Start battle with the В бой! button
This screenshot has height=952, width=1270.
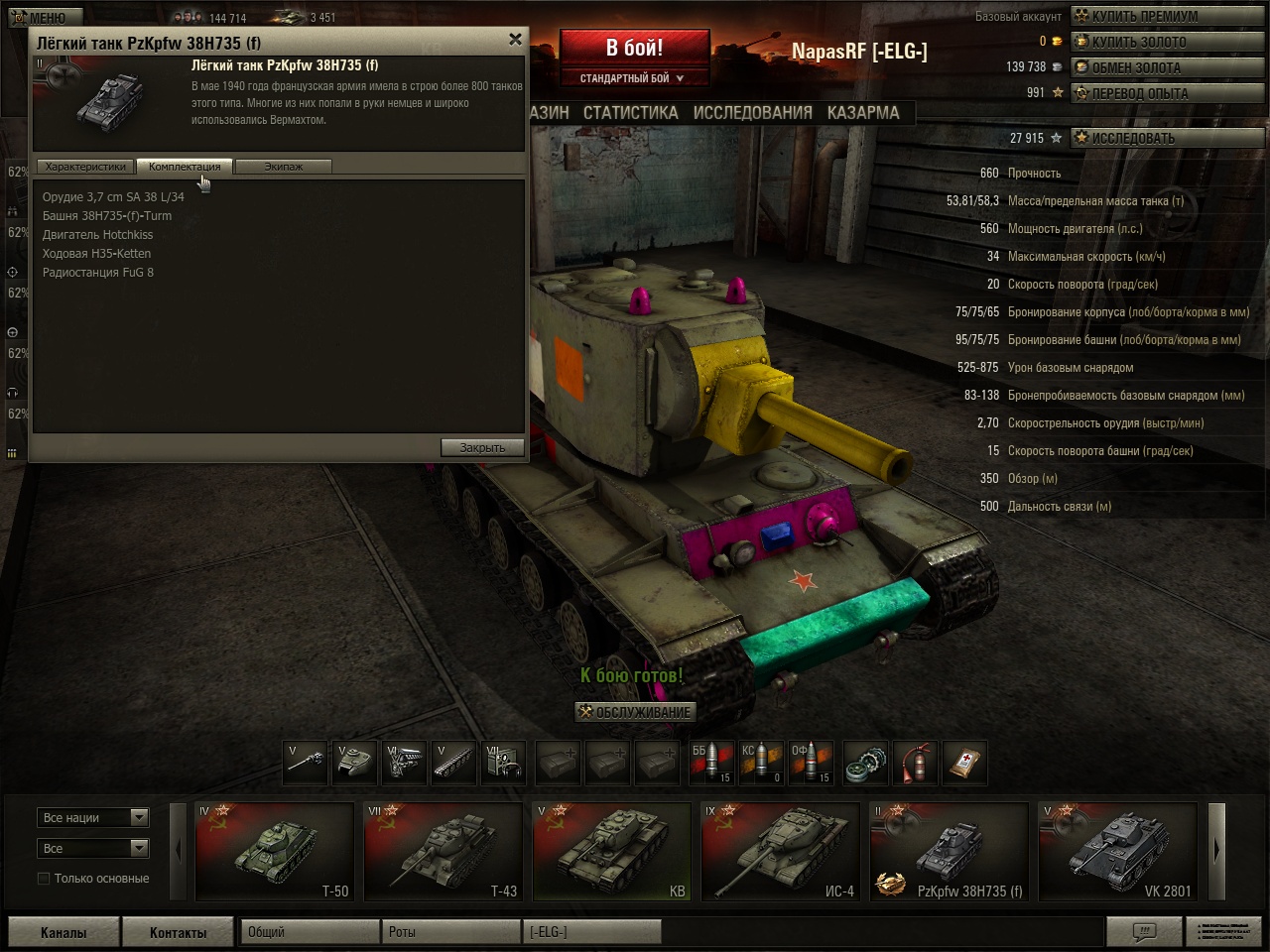coord(634,48)
